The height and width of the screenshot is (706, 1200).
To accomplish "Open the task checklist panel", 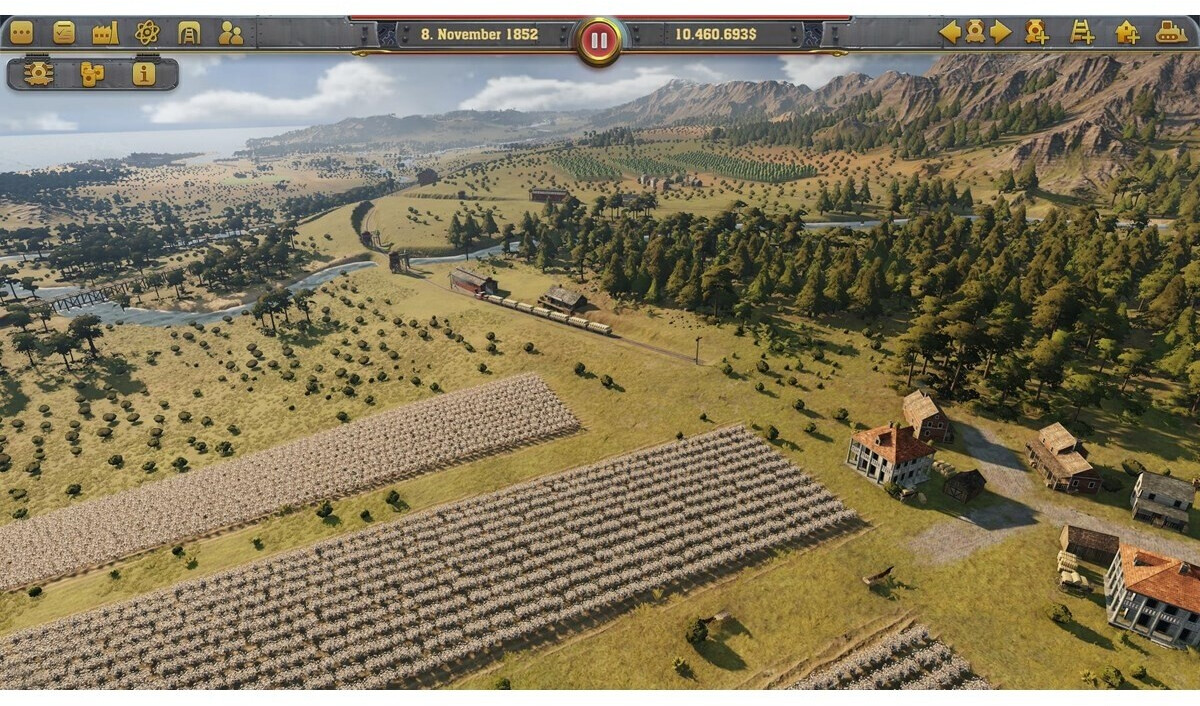I will [x=64, y=33].
